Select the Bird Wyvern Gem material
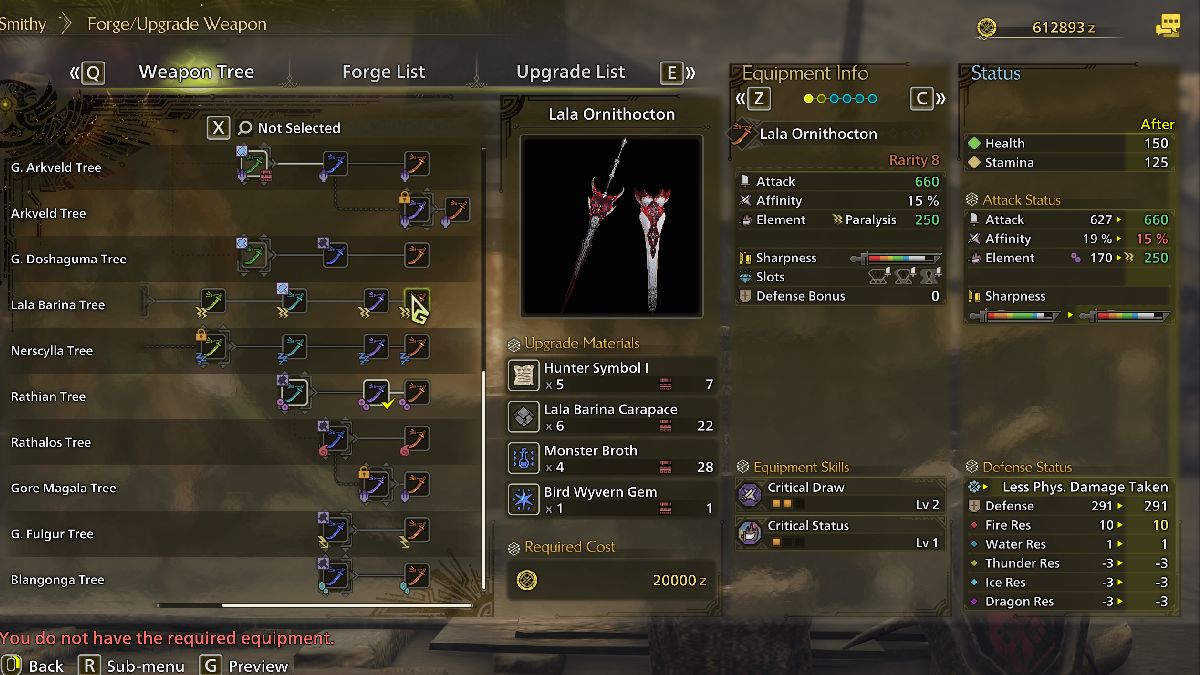 (612, 500)
